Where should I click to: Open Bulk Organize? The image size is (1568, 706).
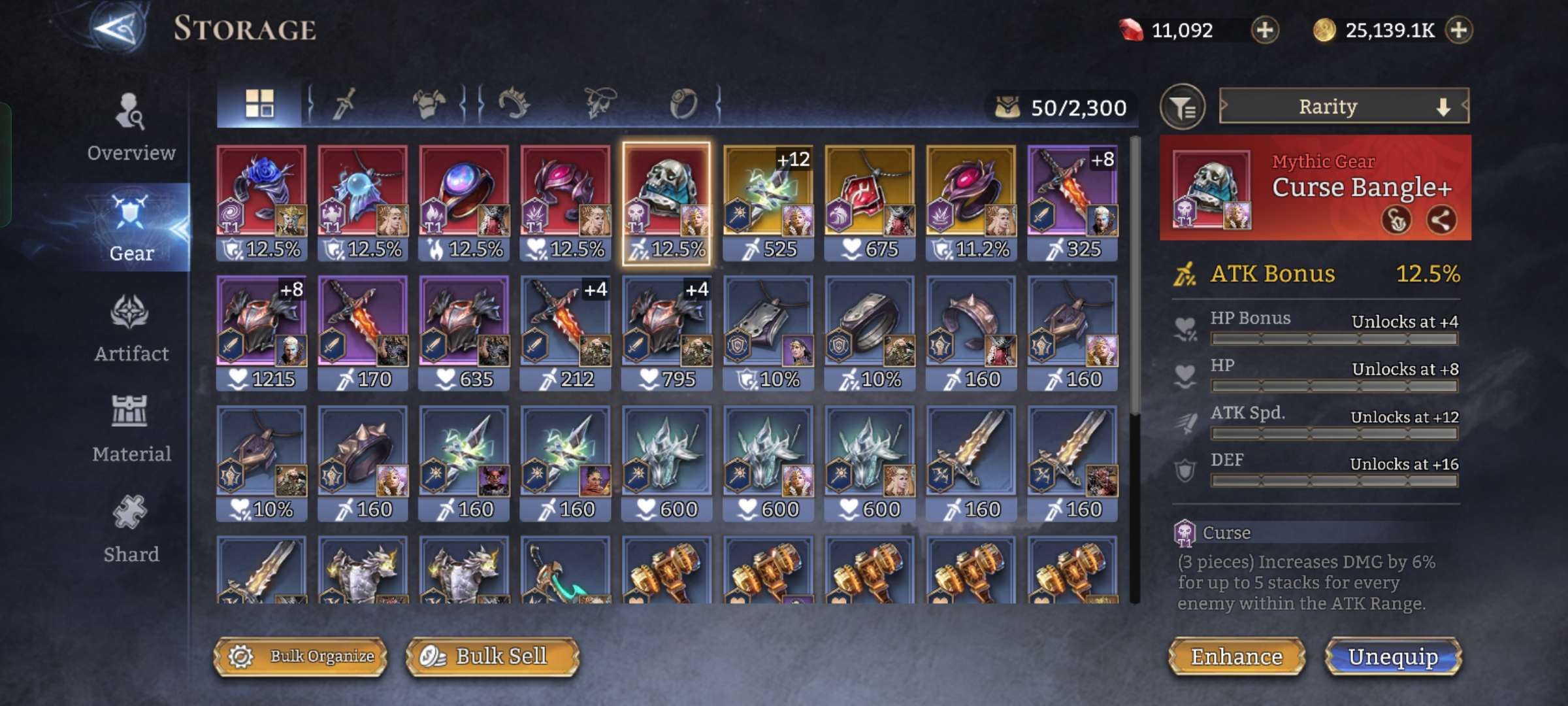click(301, 656)
